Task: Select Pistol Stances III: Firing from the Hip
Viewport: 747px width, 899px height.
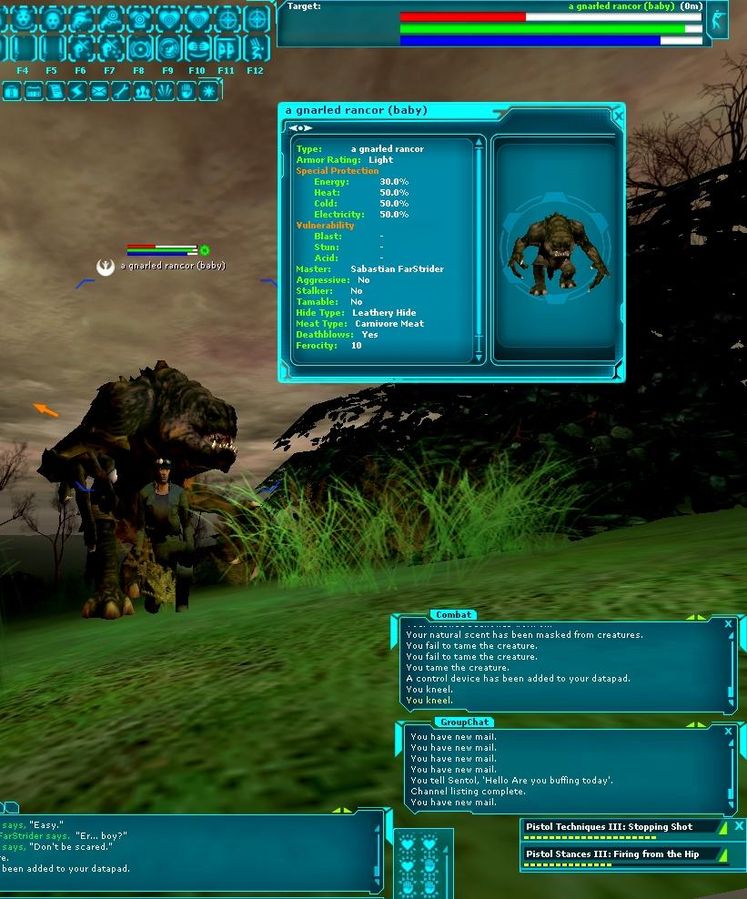Action: pos(621,854)
